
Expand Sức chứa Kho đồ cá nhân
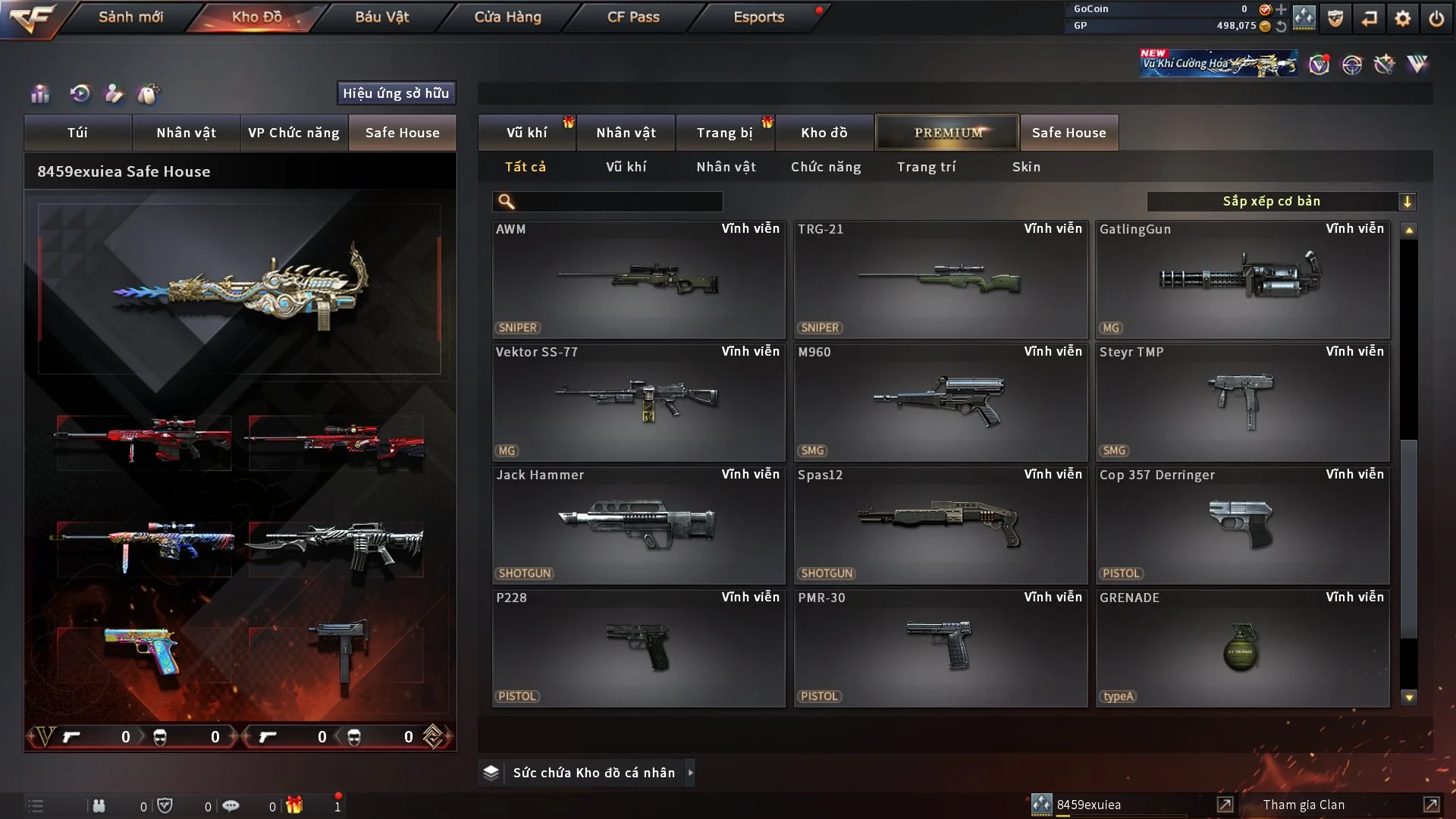[593, 773]
